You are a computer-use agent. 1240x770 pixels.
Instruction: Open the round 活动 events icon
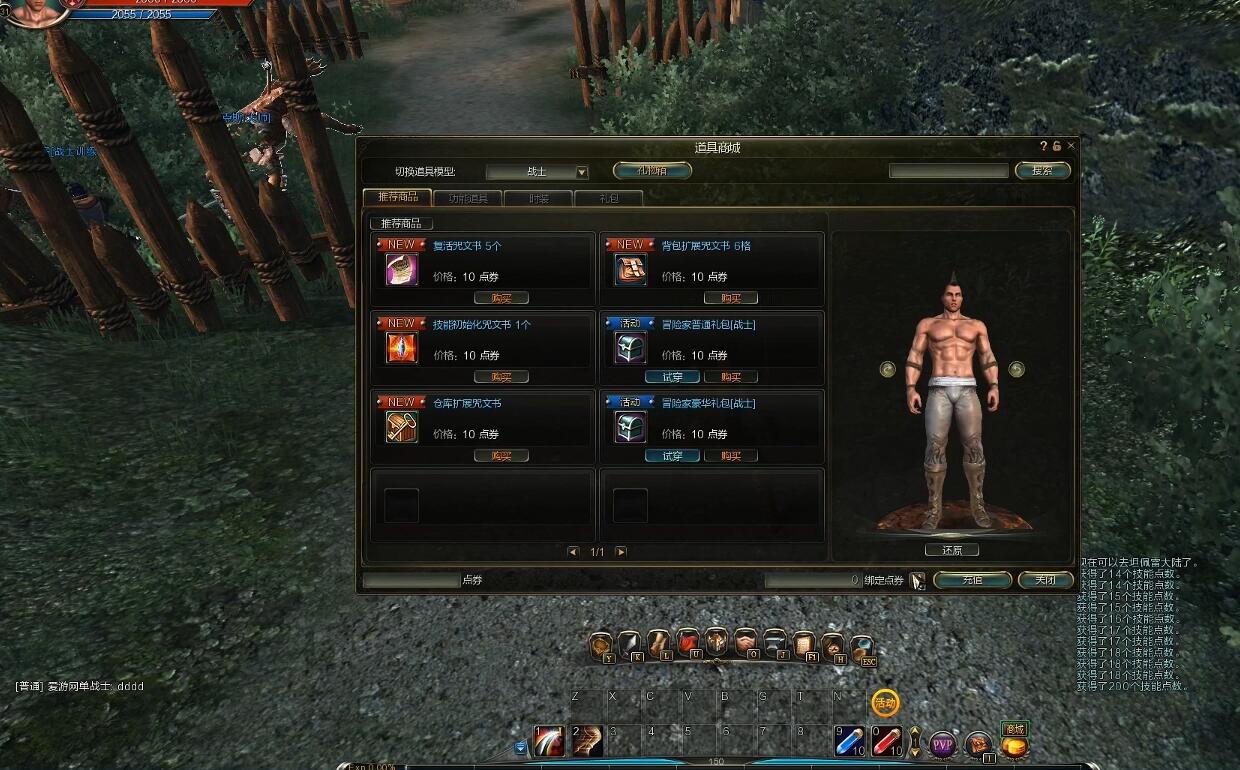click(885, 703)
